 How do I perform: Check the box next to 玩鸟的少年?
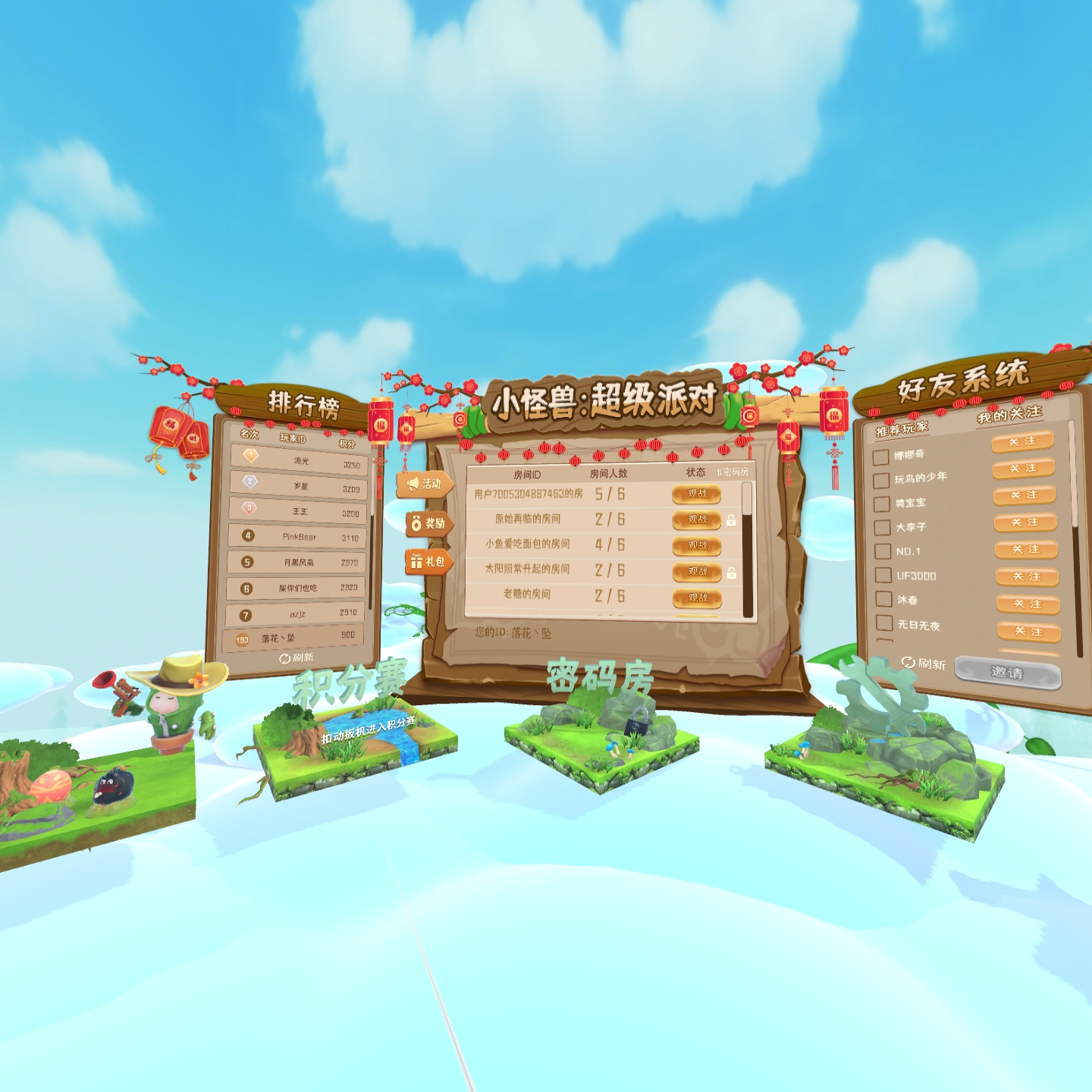(x=882, y=480)
